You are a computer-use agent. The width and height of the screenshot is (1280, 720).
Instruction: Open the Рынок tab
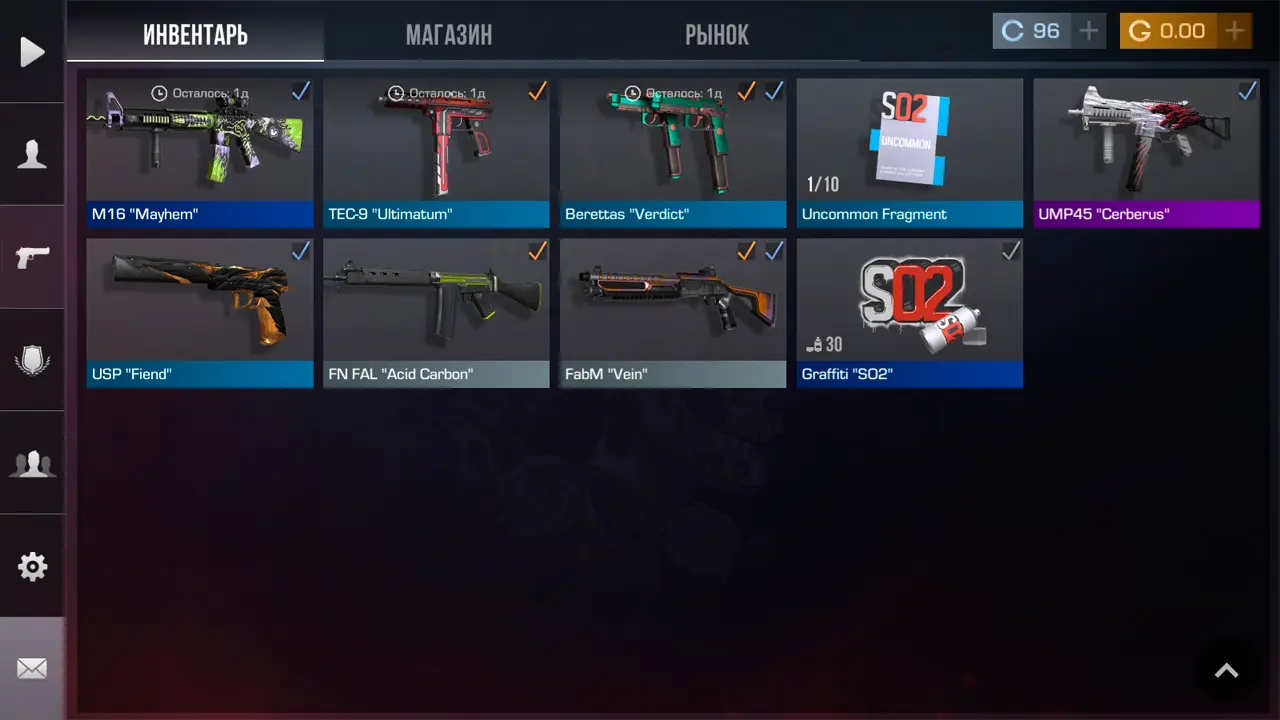pos(716,35)
